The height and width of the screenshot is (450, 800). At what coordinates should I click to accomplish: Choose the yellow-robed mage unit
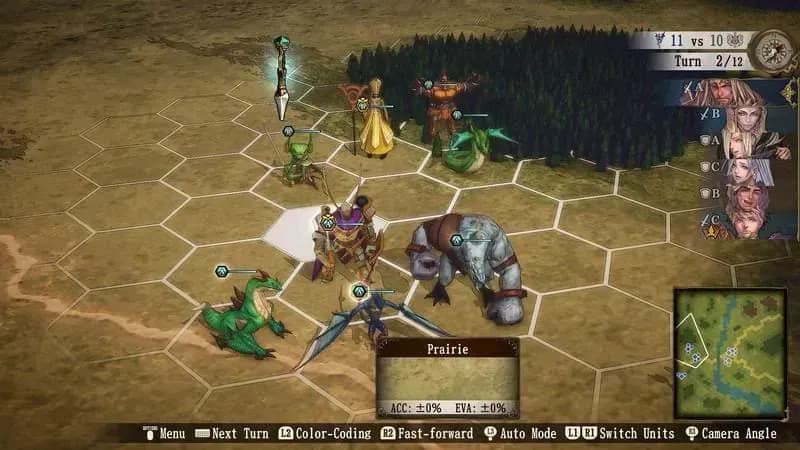(376, 122)
